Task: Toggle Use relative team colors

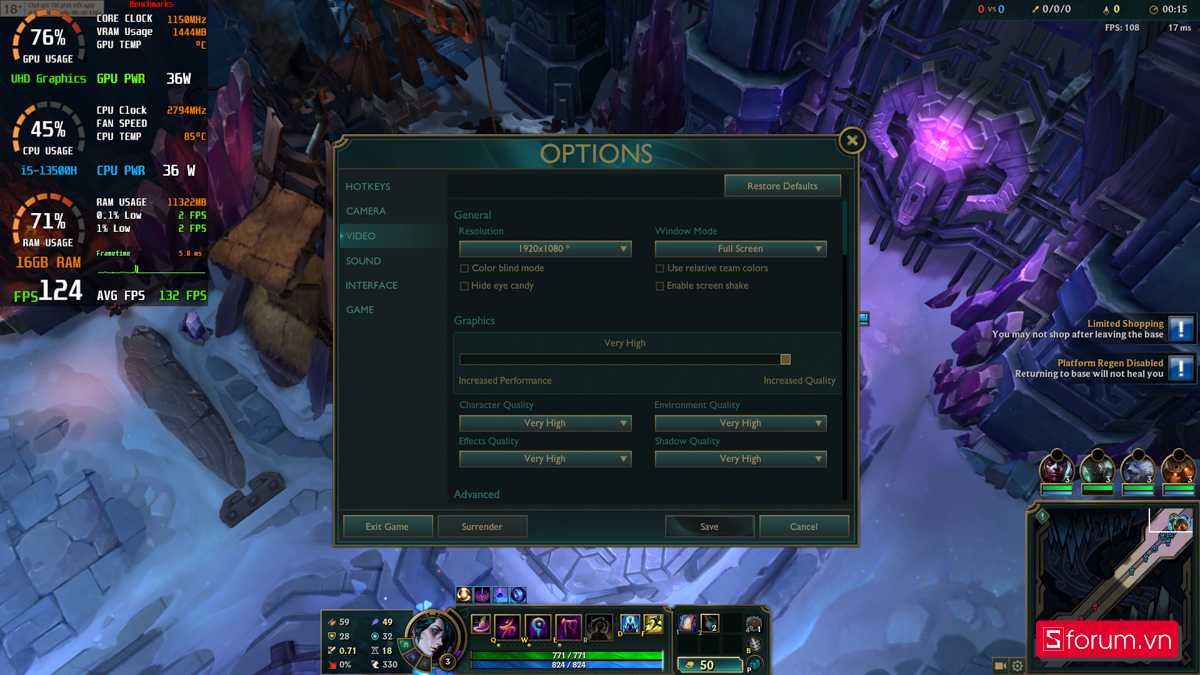Action: 660,269
